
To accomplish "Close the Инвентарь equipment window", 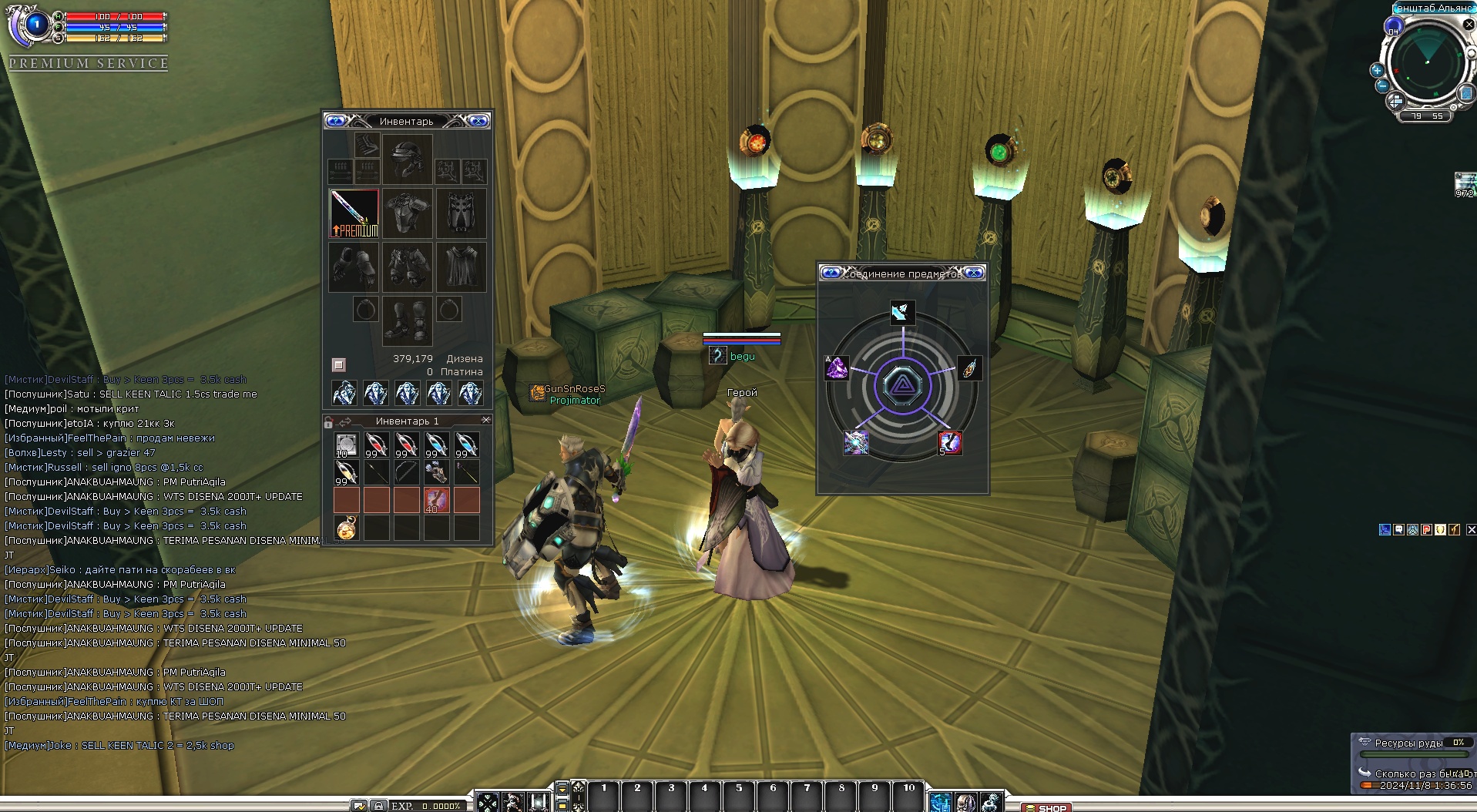I will point(478,121).
